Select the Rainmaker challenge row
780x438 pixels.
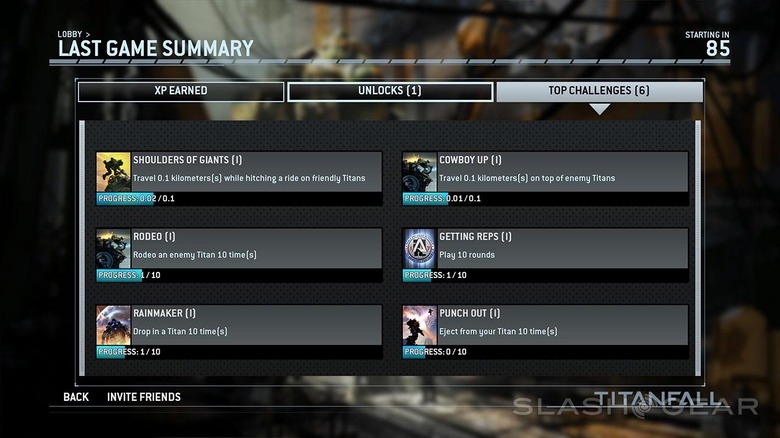click(x=239, y=331)
